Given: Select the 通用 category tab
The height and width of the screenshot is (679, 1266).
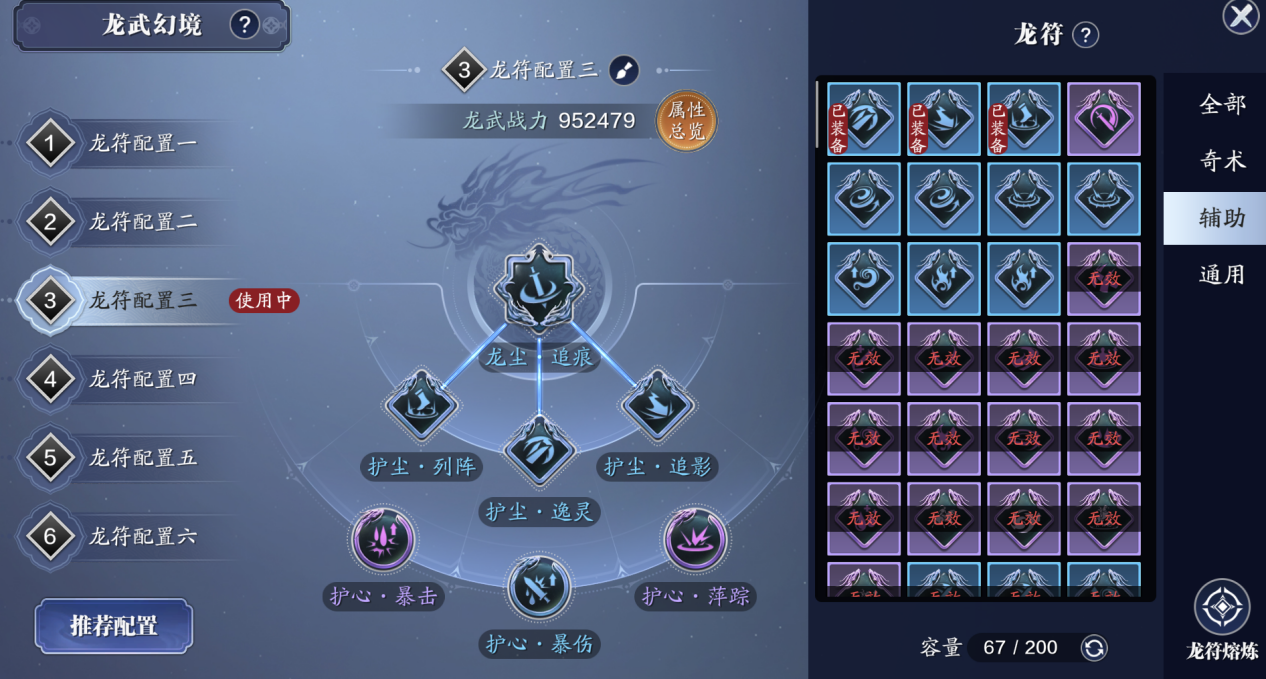Looking at the screenshot, I should 1222,275.
